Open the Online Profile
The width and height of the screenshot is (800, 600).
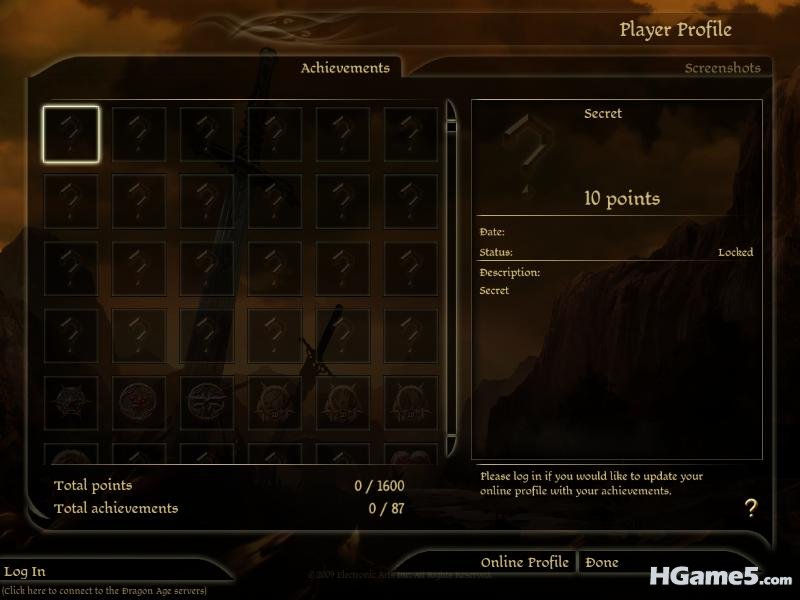524,562
